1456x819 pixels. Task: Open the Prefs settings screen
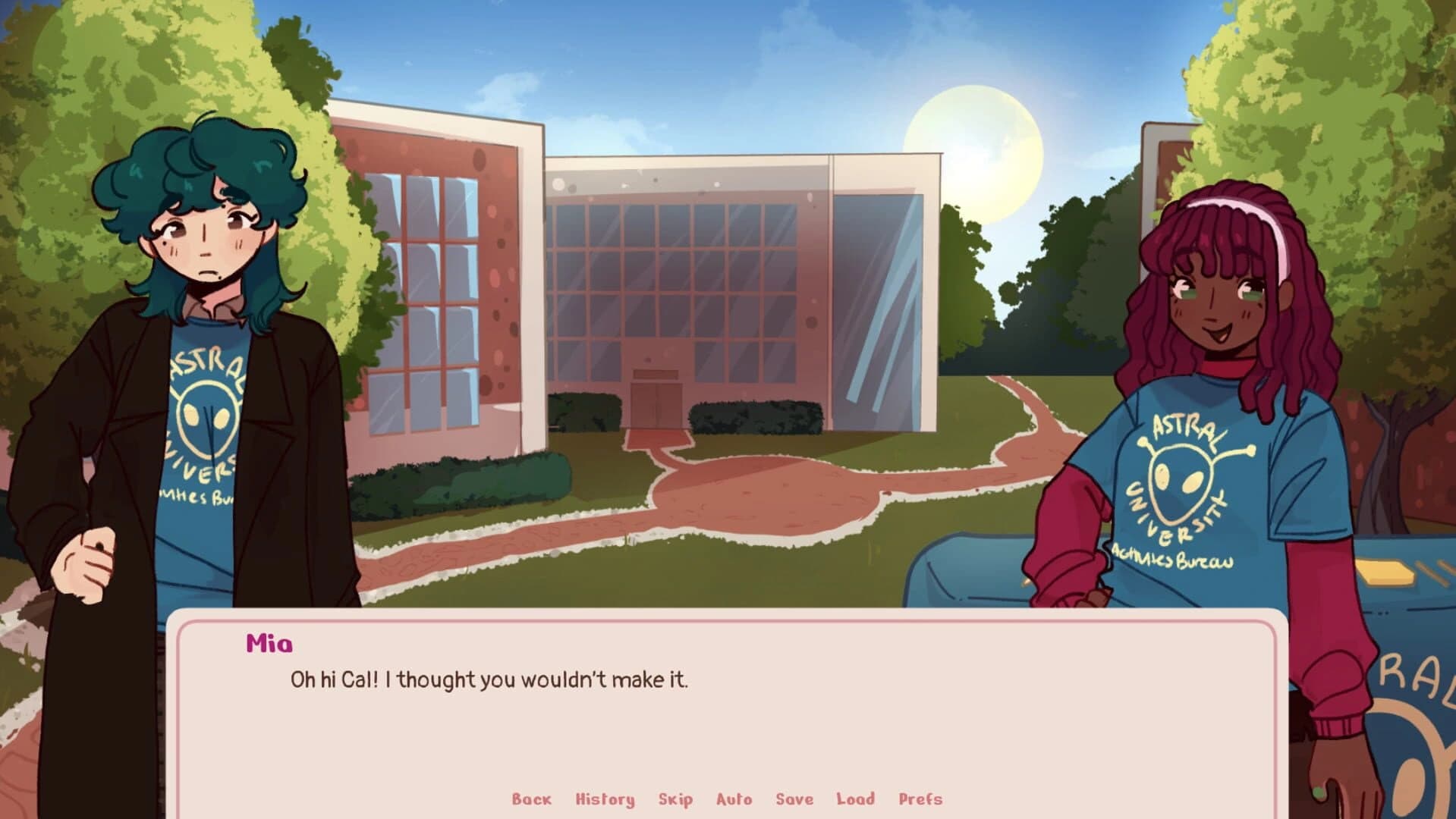920,799
